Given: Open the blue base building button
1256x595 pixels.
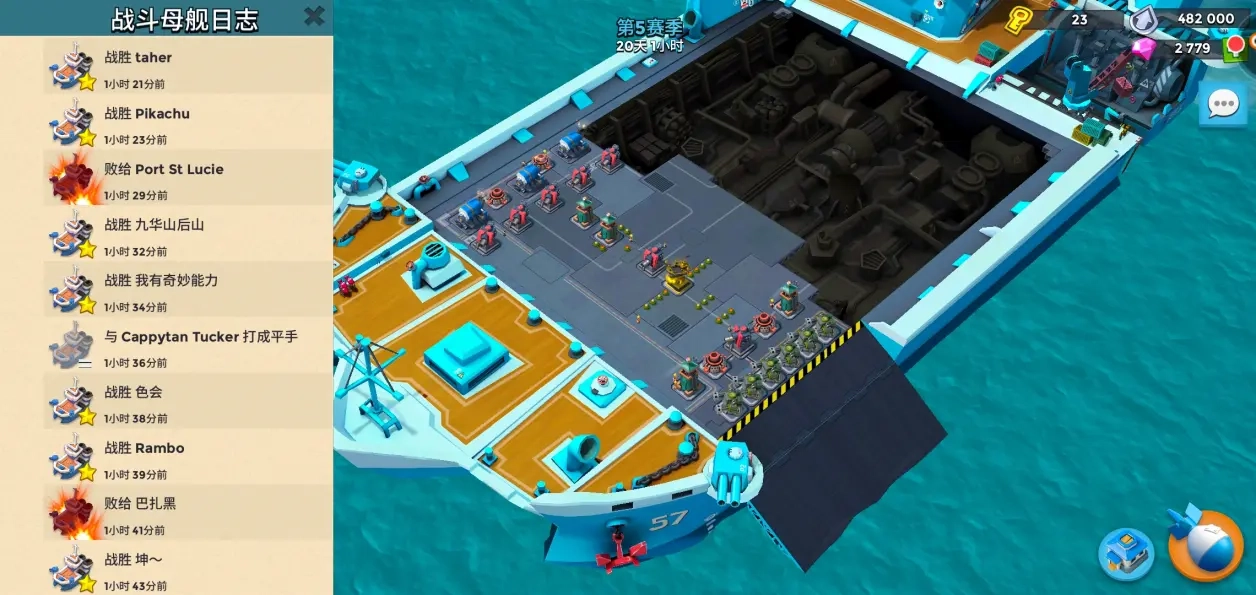Looking at the screenshot, I should 1126,553.
